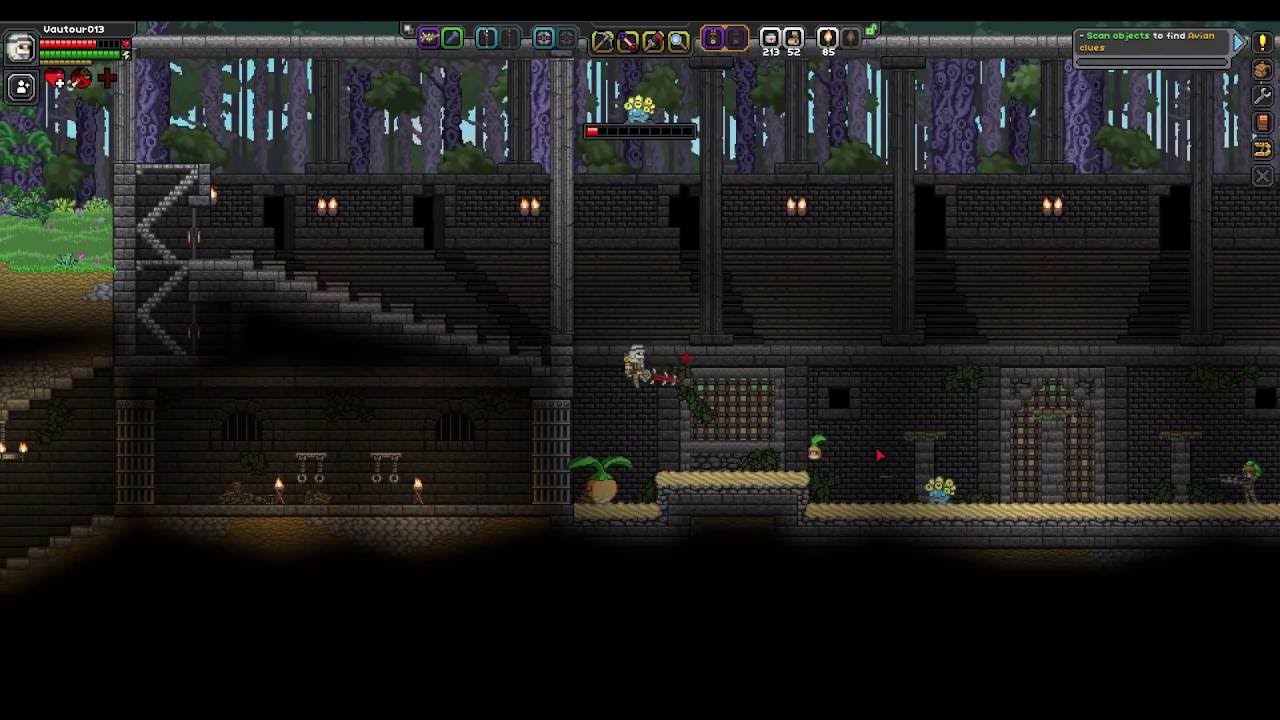Screen dimensions: 1280x720
Task: Choose the paint tool with red tip
Action: [x=653, y=40]
